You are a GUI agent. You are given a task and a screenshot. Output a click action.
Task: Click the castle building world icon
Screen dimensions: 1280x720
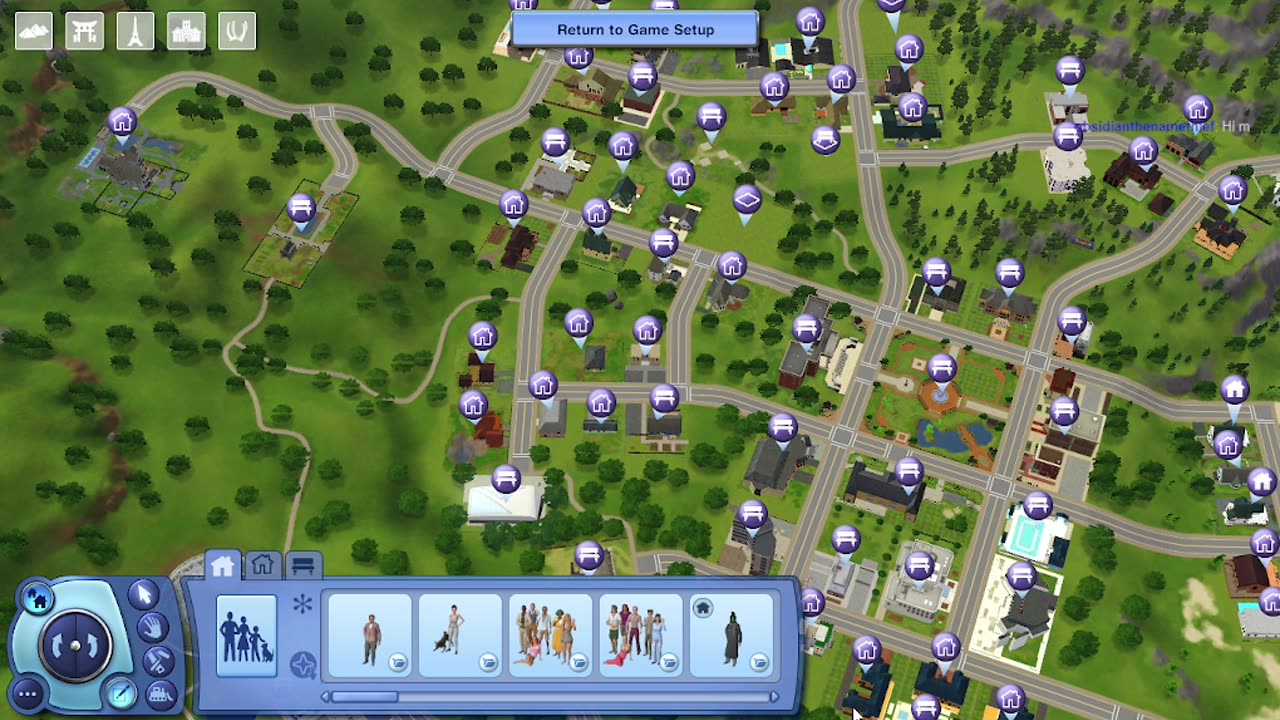[x=185, y=30]
